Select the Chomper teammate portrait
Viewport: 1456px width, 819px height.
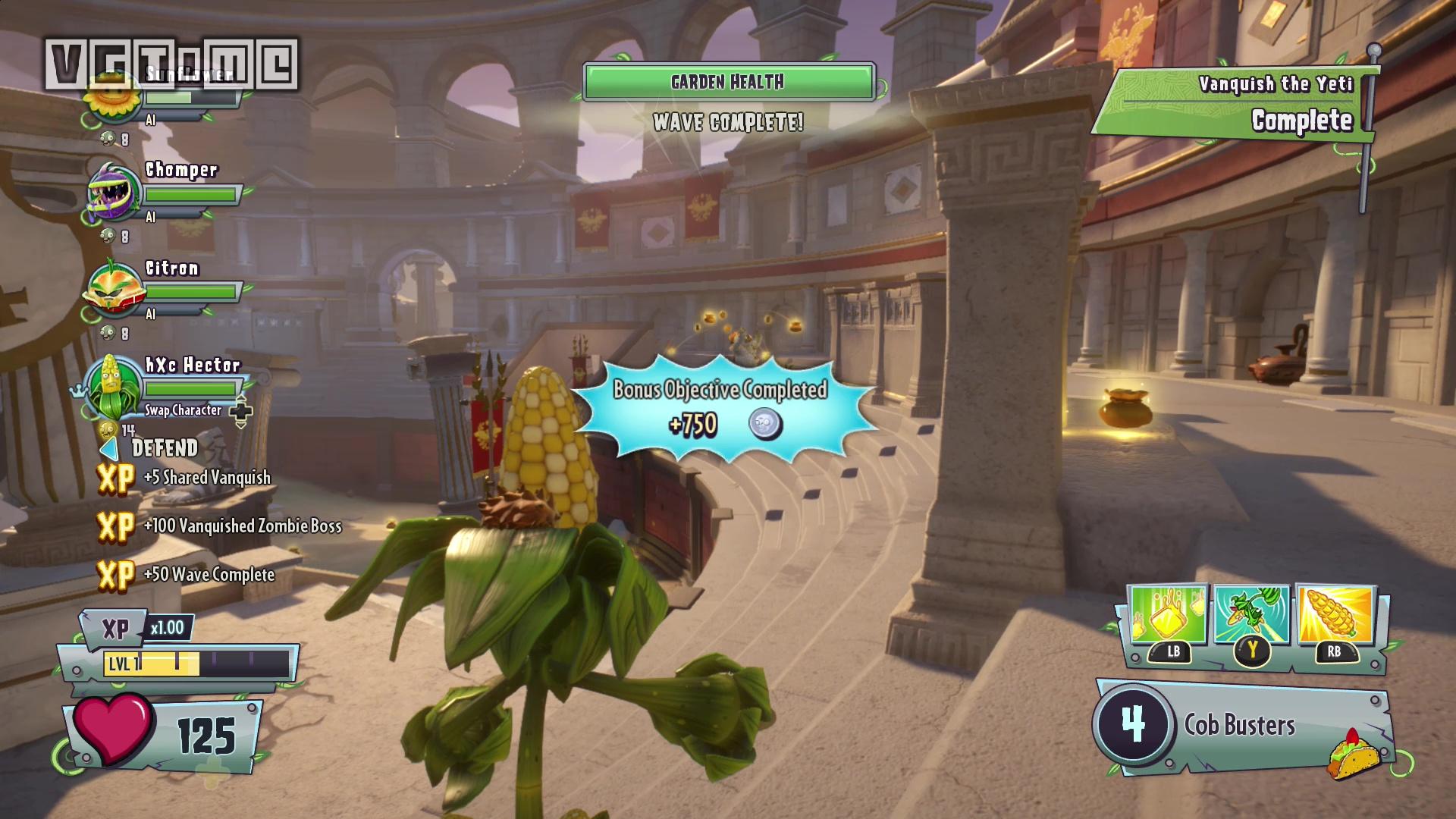tap(114, 192)
